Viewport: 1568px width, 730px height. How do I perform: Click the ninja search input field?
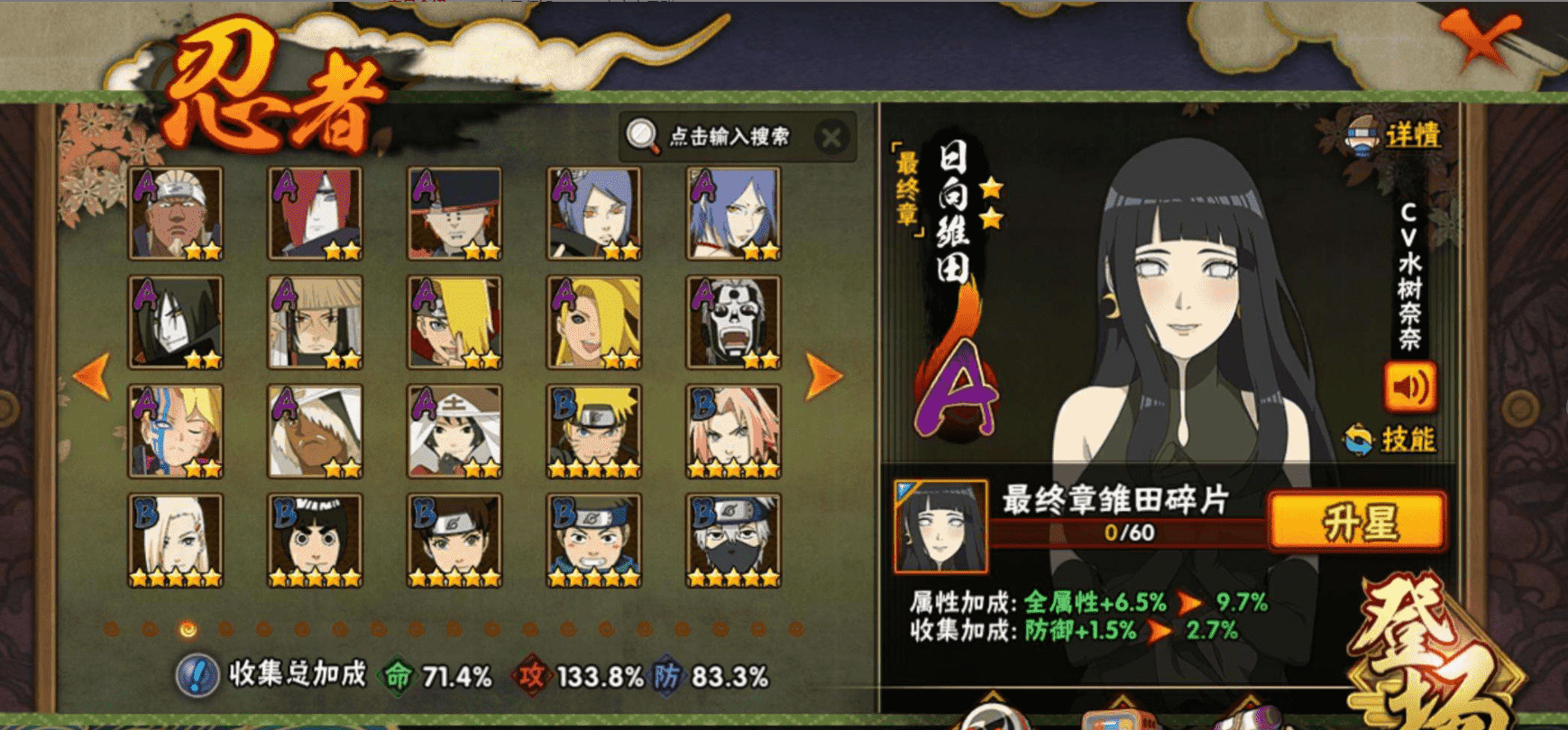(729, 137)
